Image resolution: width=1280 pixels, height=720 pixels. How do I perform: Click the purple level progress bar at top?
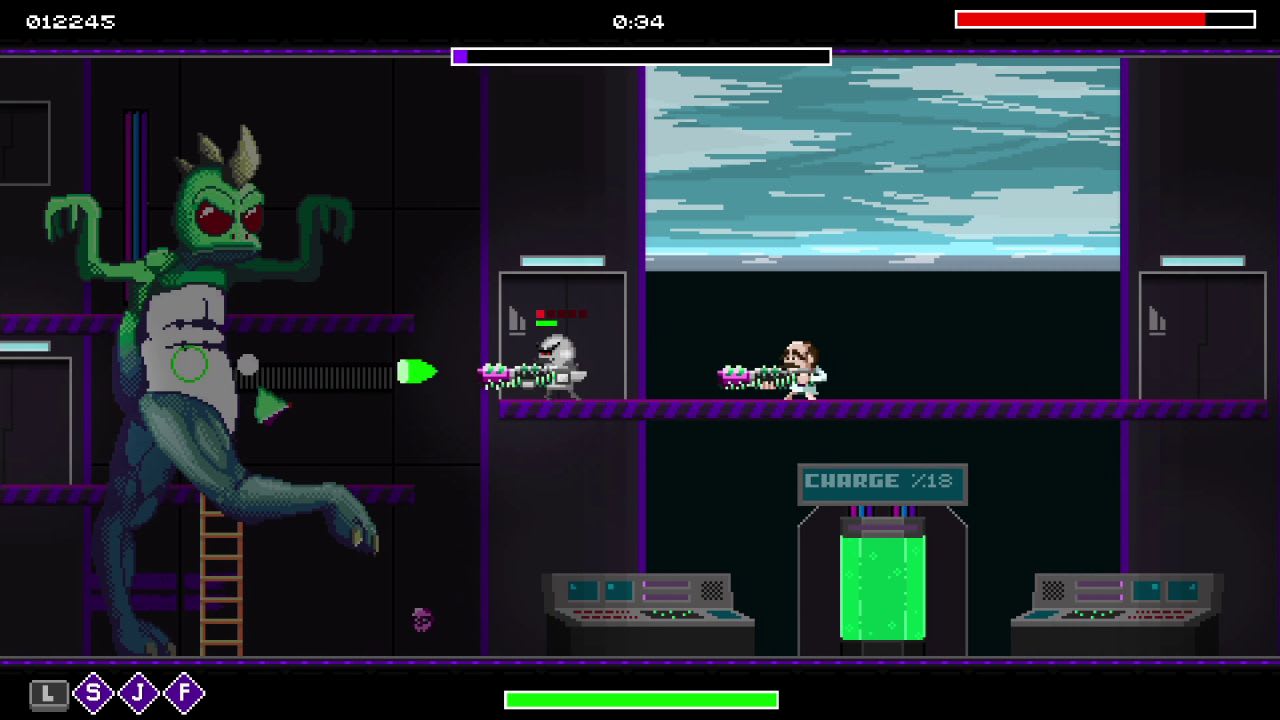click(640, 56)
